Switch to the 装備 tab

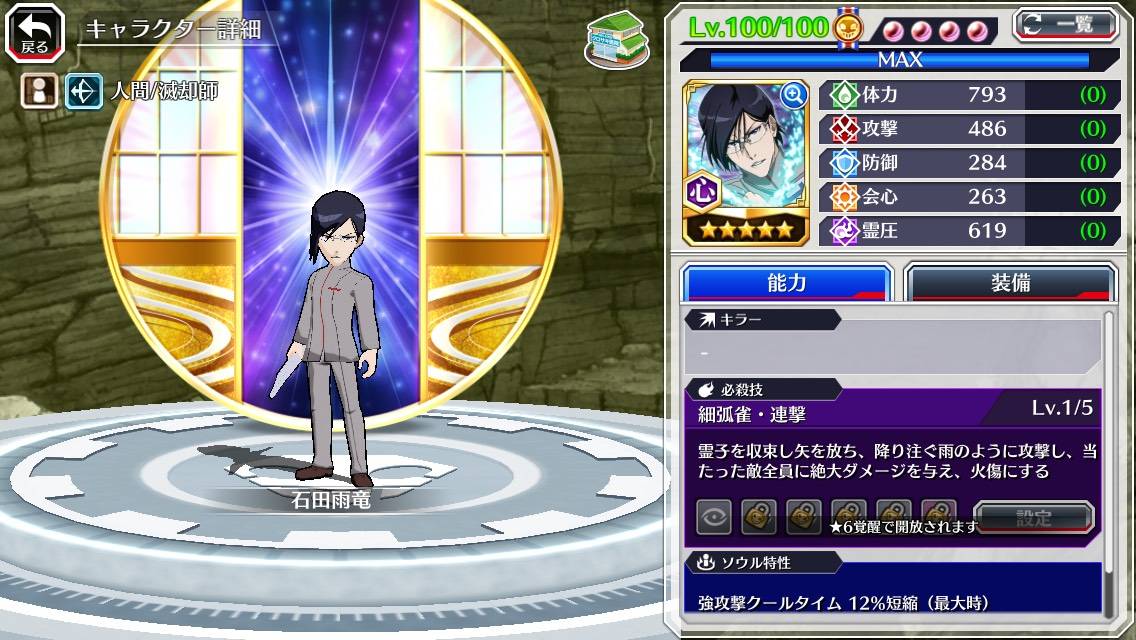[x=1010, y=283]
